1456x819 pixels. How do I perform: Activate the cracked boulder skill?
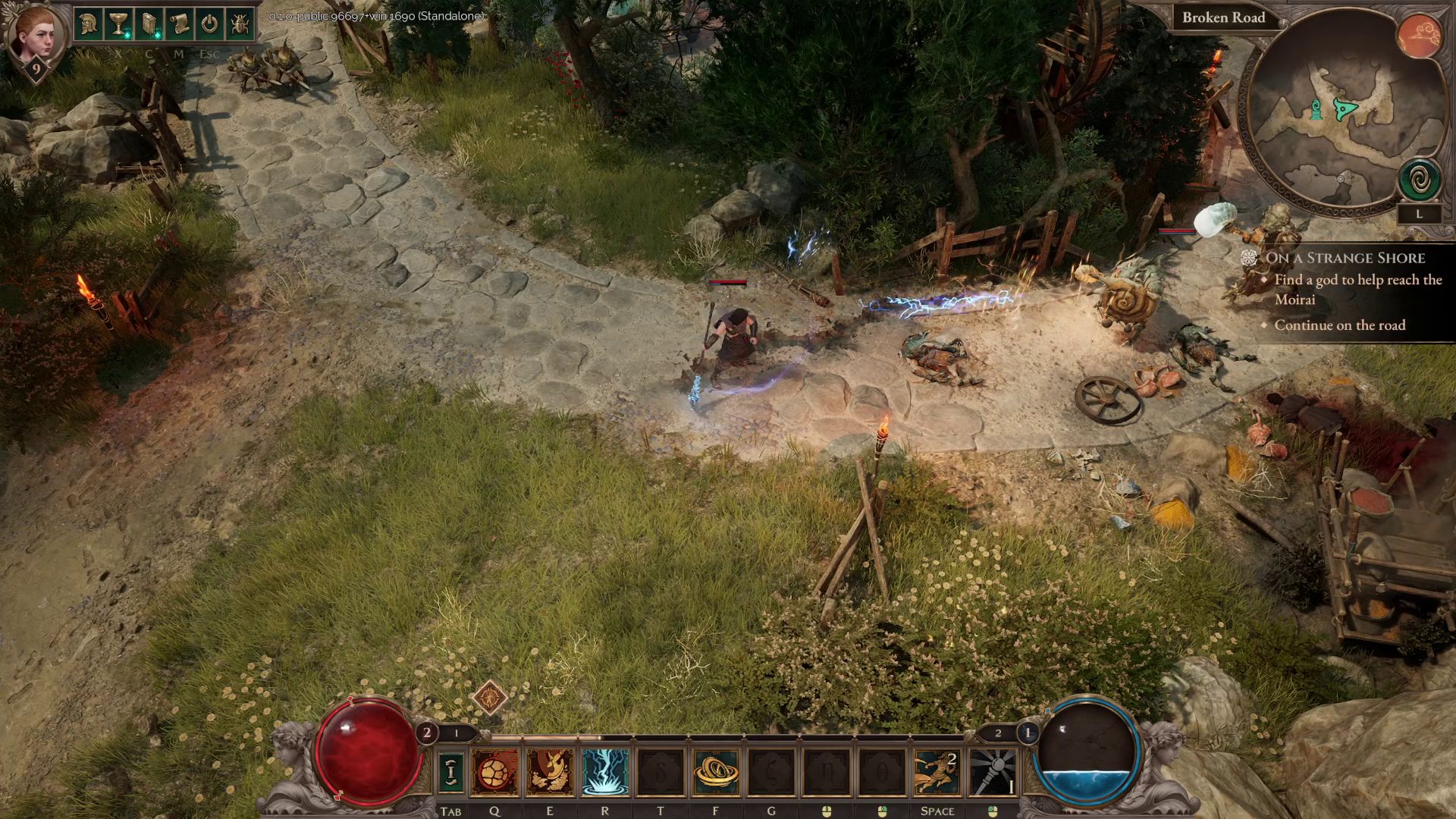pyautogui.click(x=495, y=772)
